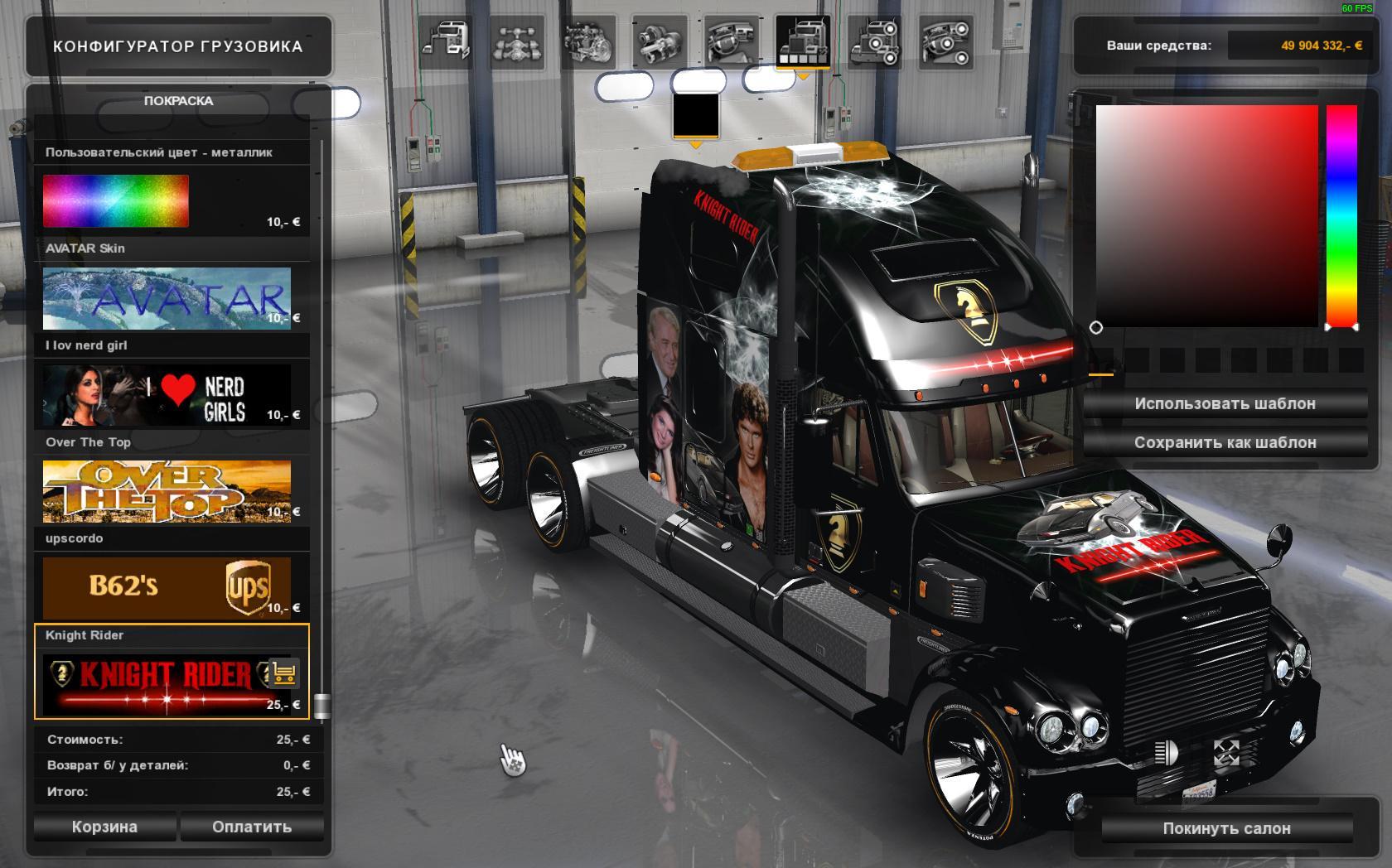This screenshot has width=1392, height=868.
Task: Add Knight Rider skin to cart
Action: pos(284,673)
